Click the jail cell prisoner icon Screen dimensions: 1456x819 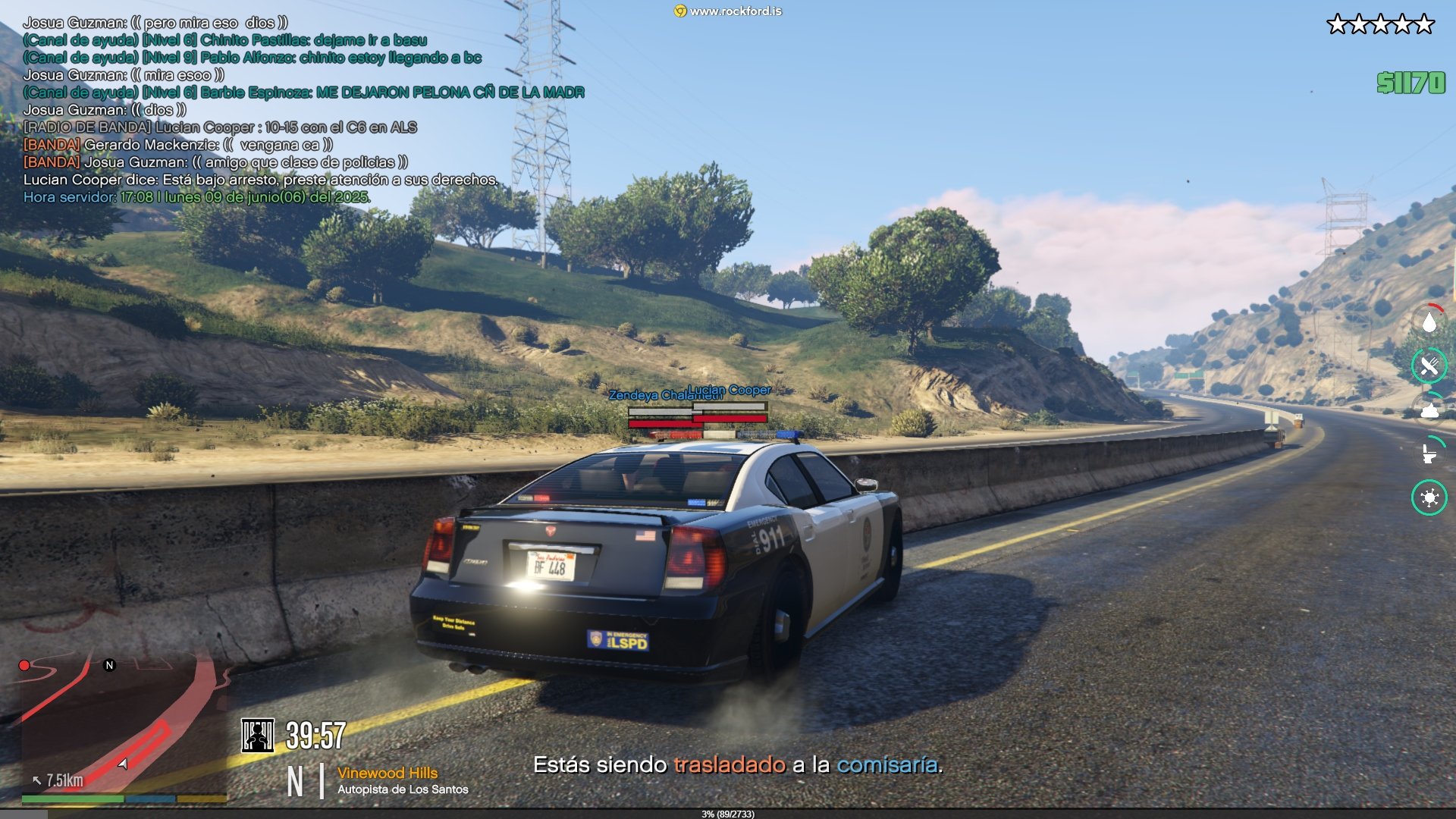point(257,736)
